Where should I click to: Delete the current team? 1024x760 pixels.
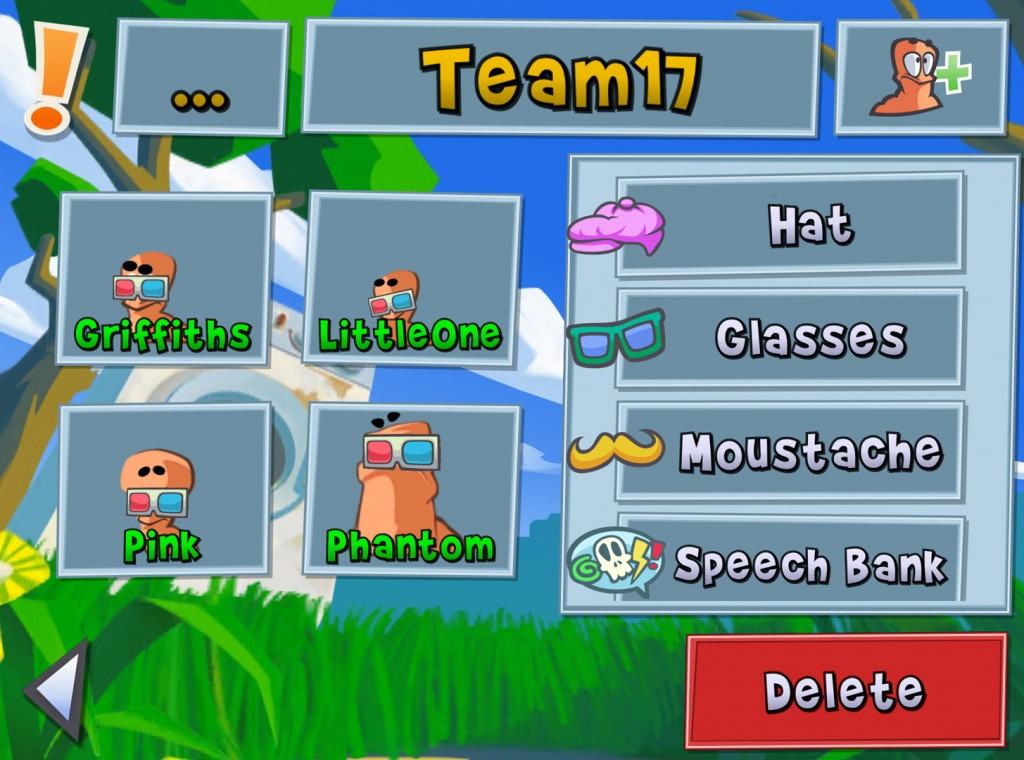(845, 691)
